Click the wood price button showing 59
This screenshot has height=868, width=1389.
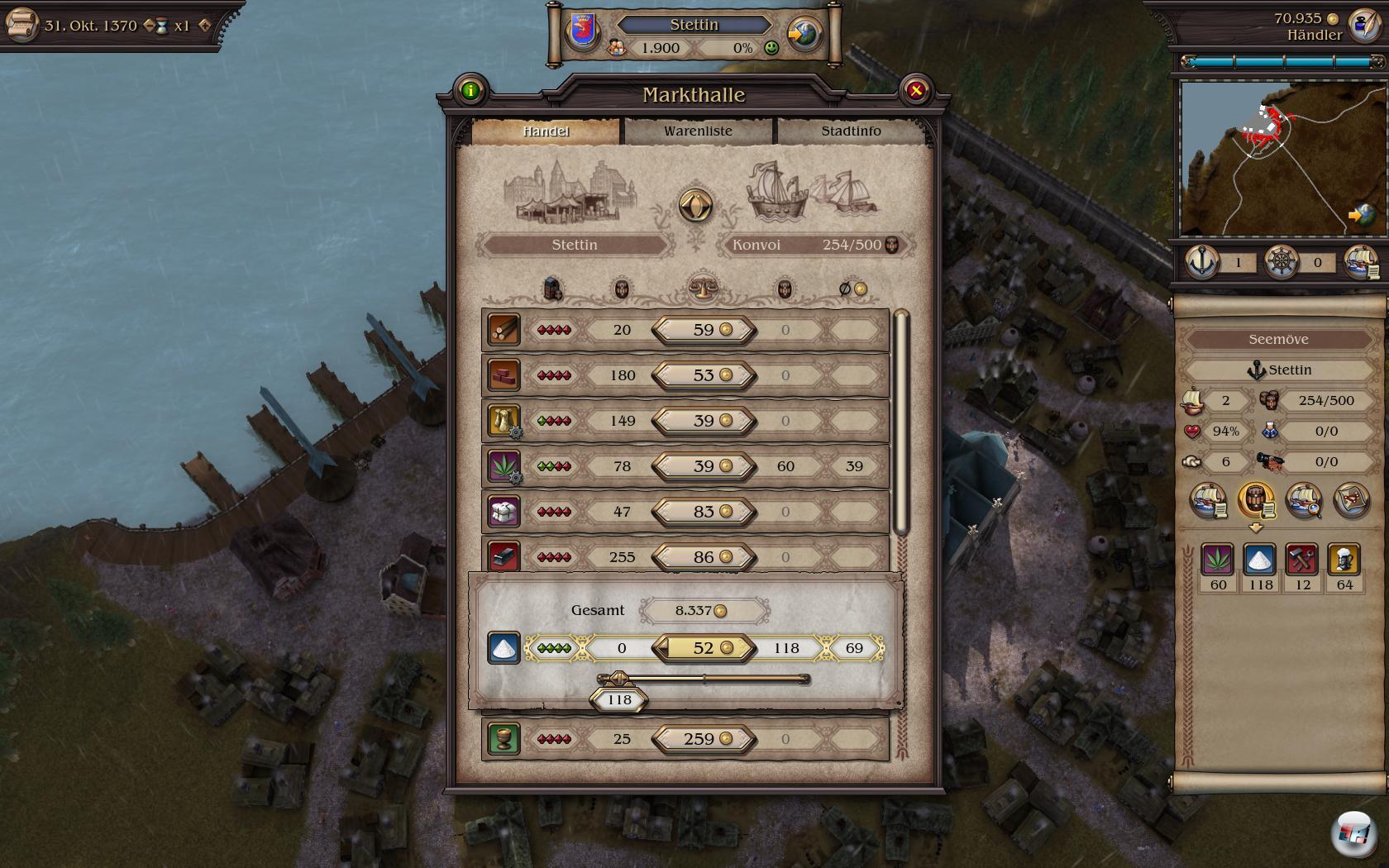coord(704,330)
